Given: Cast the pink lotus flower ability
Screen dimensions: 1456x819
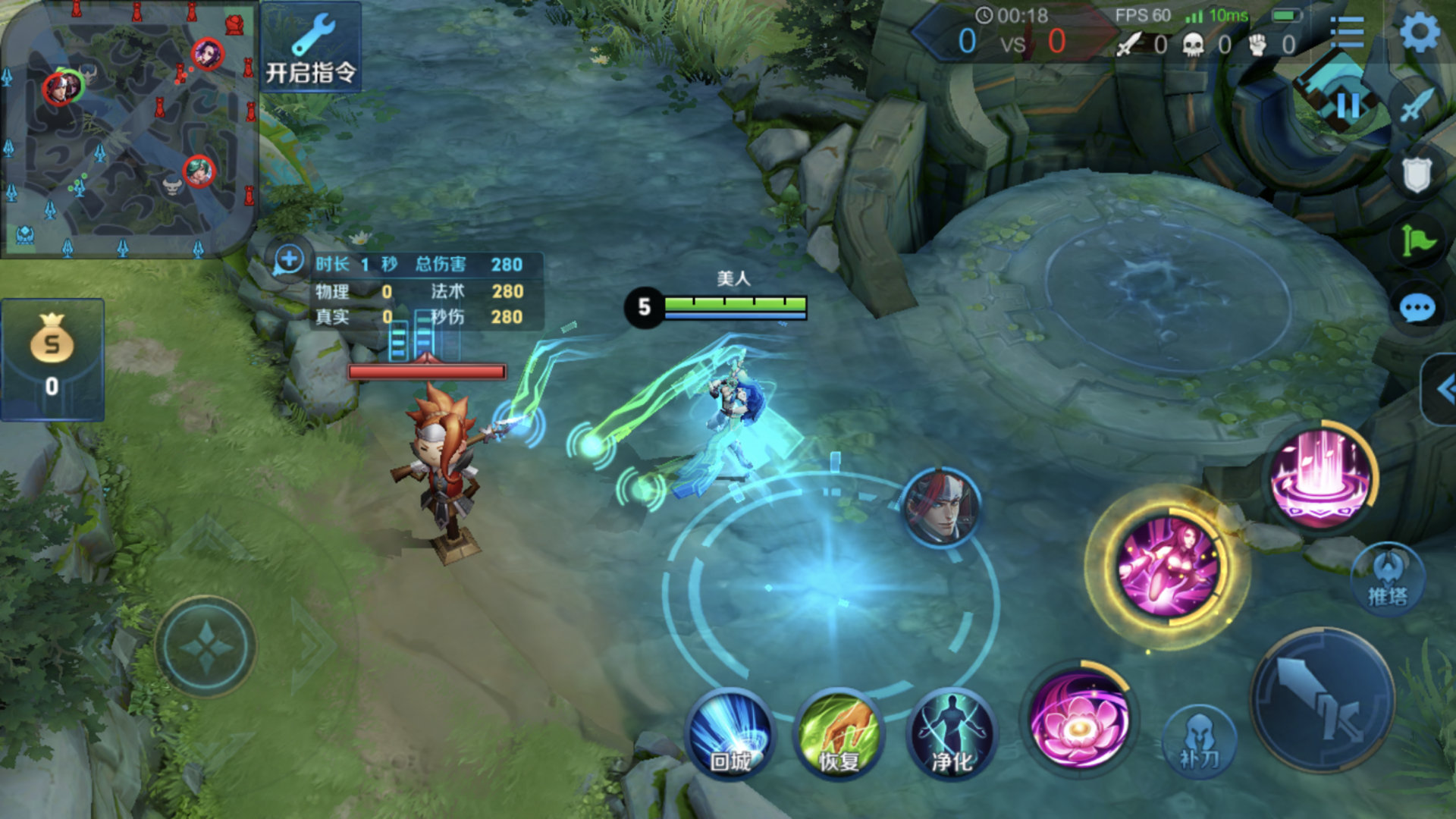Looking at the screenshot, I should coord(1078,719).
